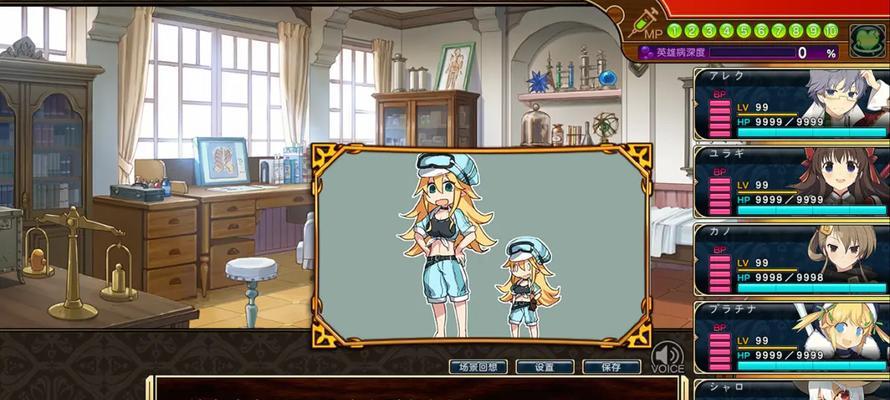Screen dimensions: 890x400
Task: Select party member ユラギ's status panel
Action: click(791, 182)
